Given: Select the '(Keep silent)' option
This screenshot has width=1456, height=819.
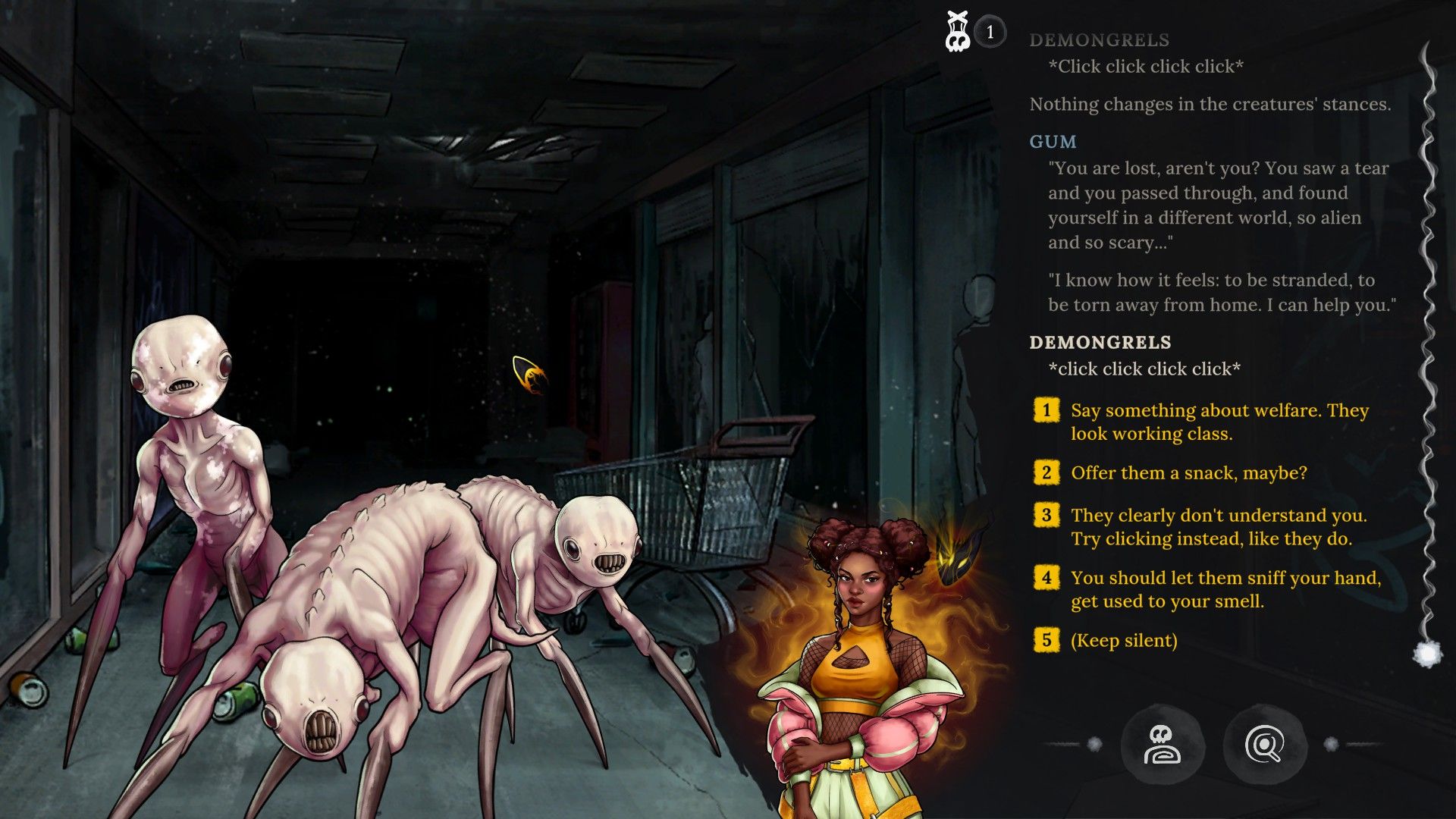Looking at the screenshot, I should [x=1123, y=641].
